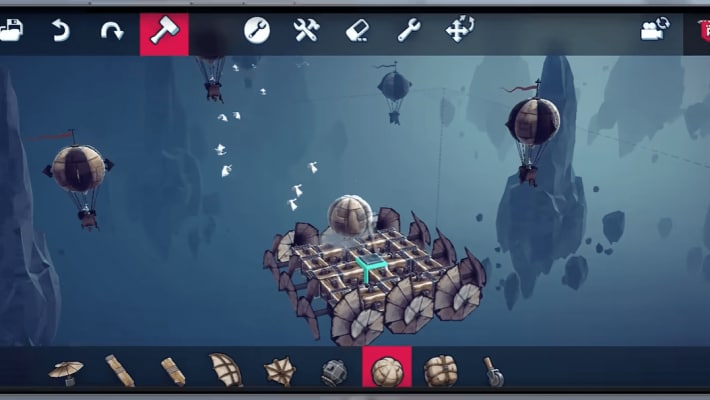Open the save machine floppy disk icon
Image resolution: width=710 pixels, height=400 pixels.
tap(10, 31)
